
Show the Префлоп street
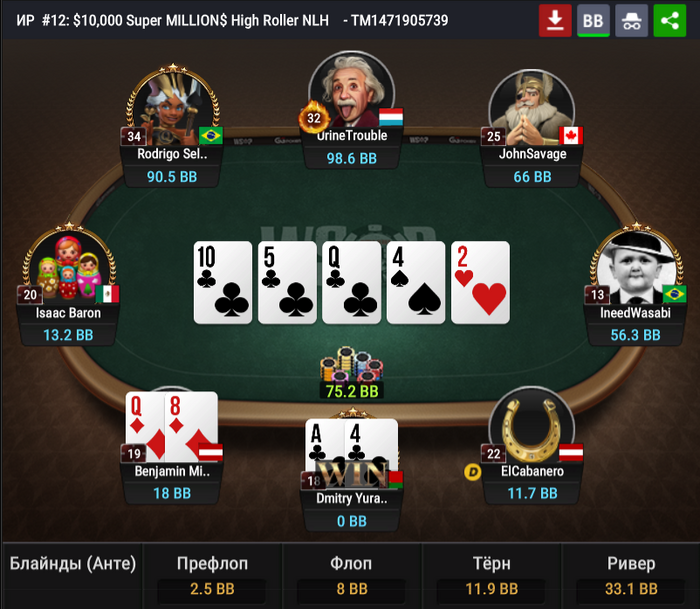tap(212, 577)
